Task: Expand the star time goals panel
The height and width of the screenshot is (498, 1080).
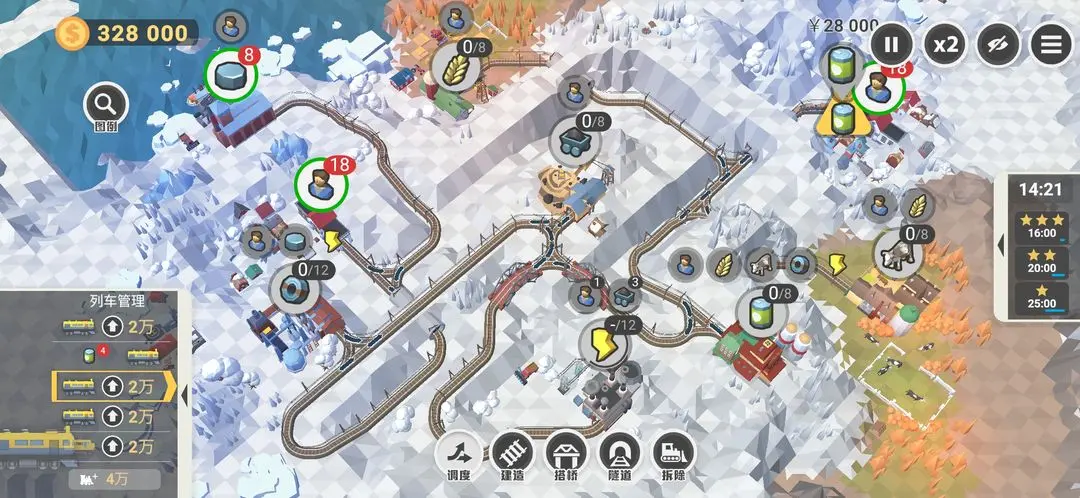Action: click(1002, 246)
